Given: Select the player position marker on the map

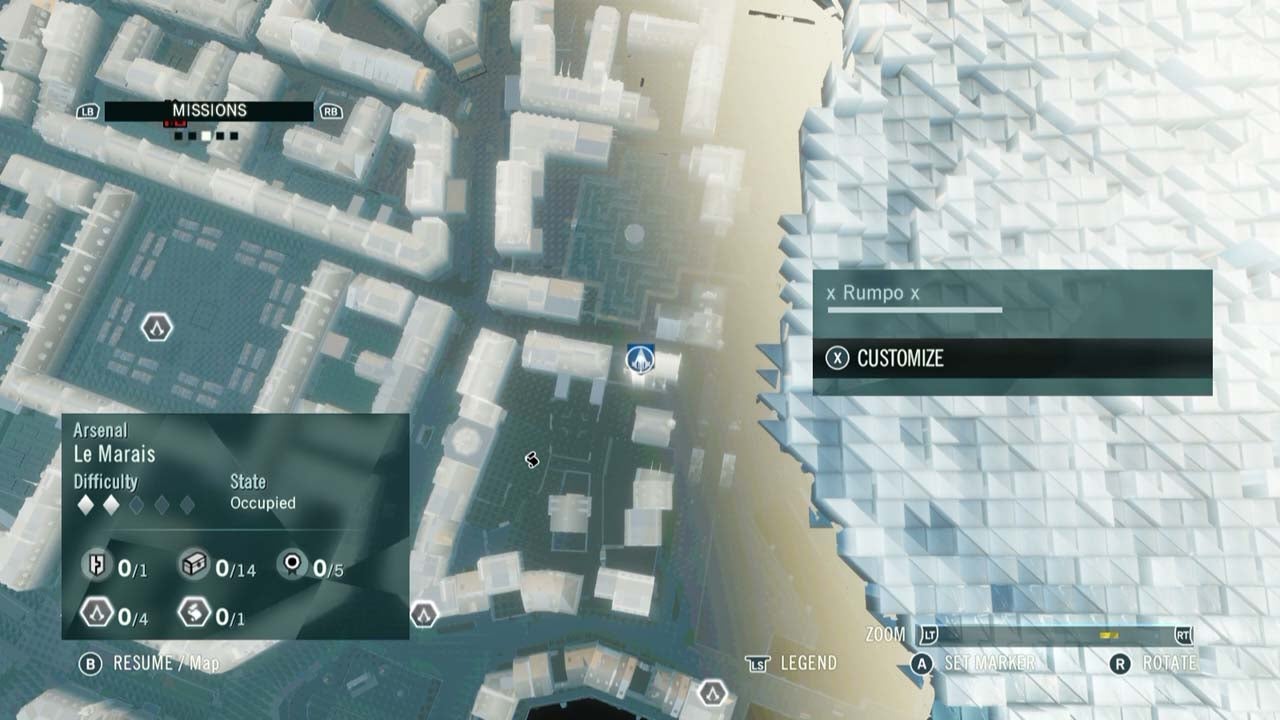Looking at the screenshot, I should (639, 361).
